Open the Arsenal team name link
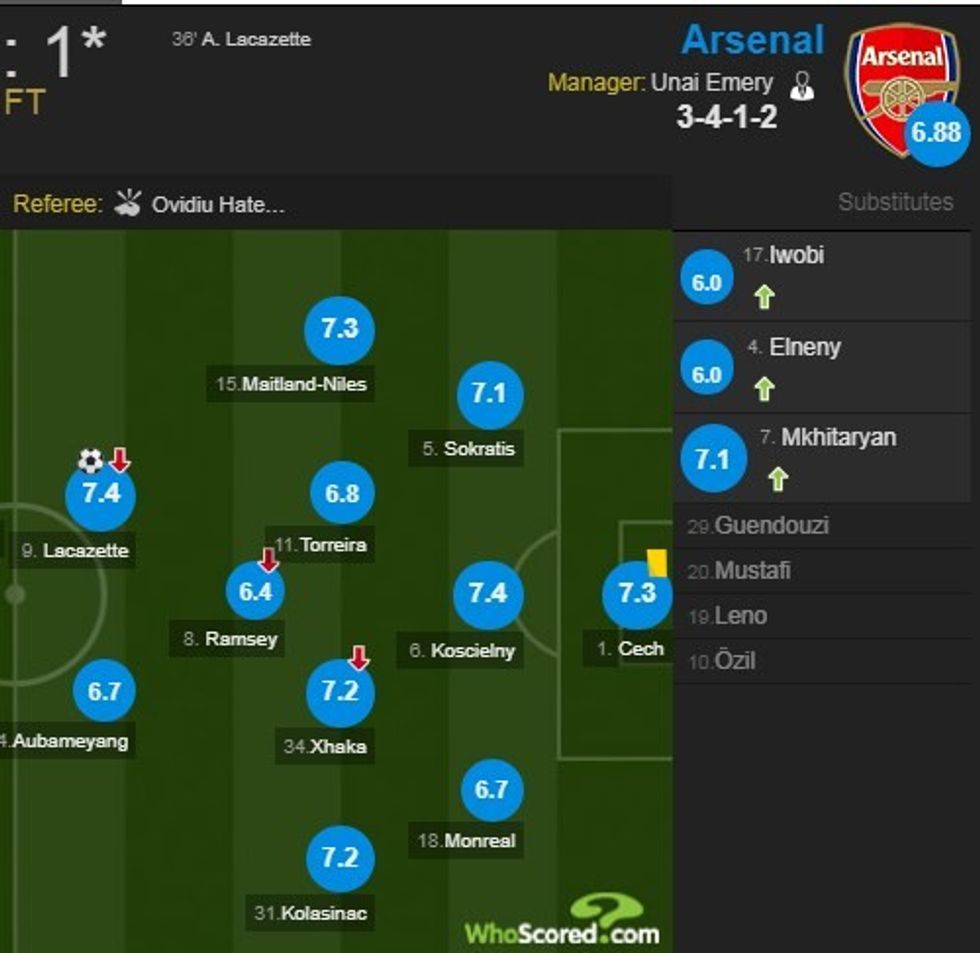The height and width of the screenshot is (953, 980). 752,41
